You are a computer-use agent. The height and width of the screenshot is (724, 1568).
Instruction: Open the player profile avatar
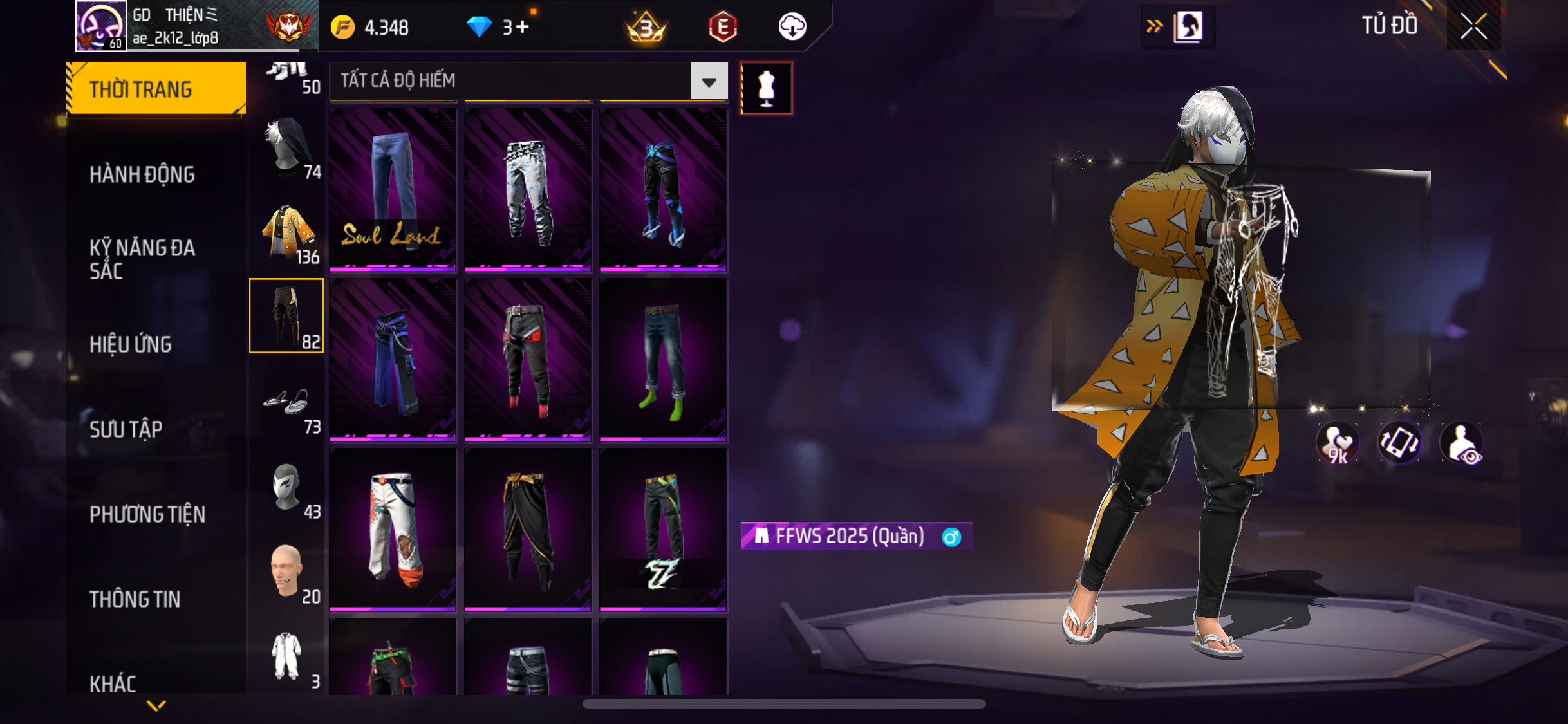[x=100, y=26]
